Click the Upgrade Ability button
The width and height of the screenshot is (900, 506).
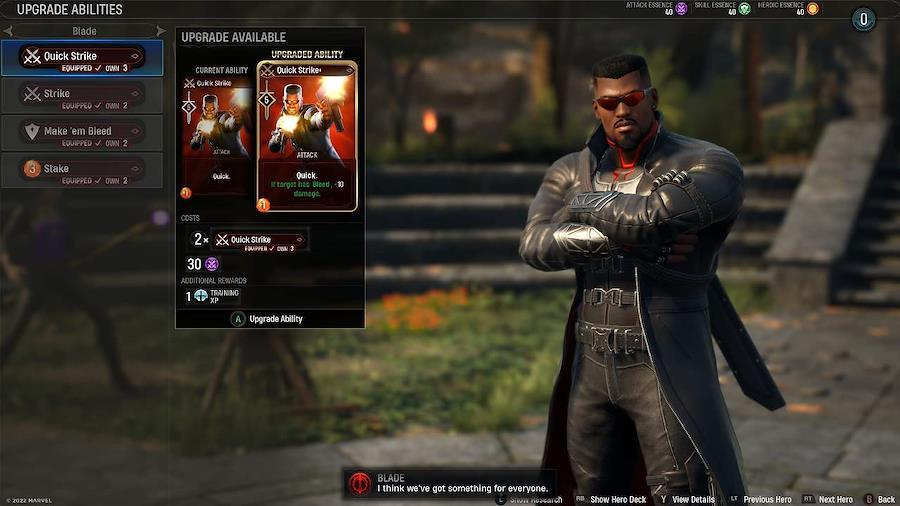point(269,319)
